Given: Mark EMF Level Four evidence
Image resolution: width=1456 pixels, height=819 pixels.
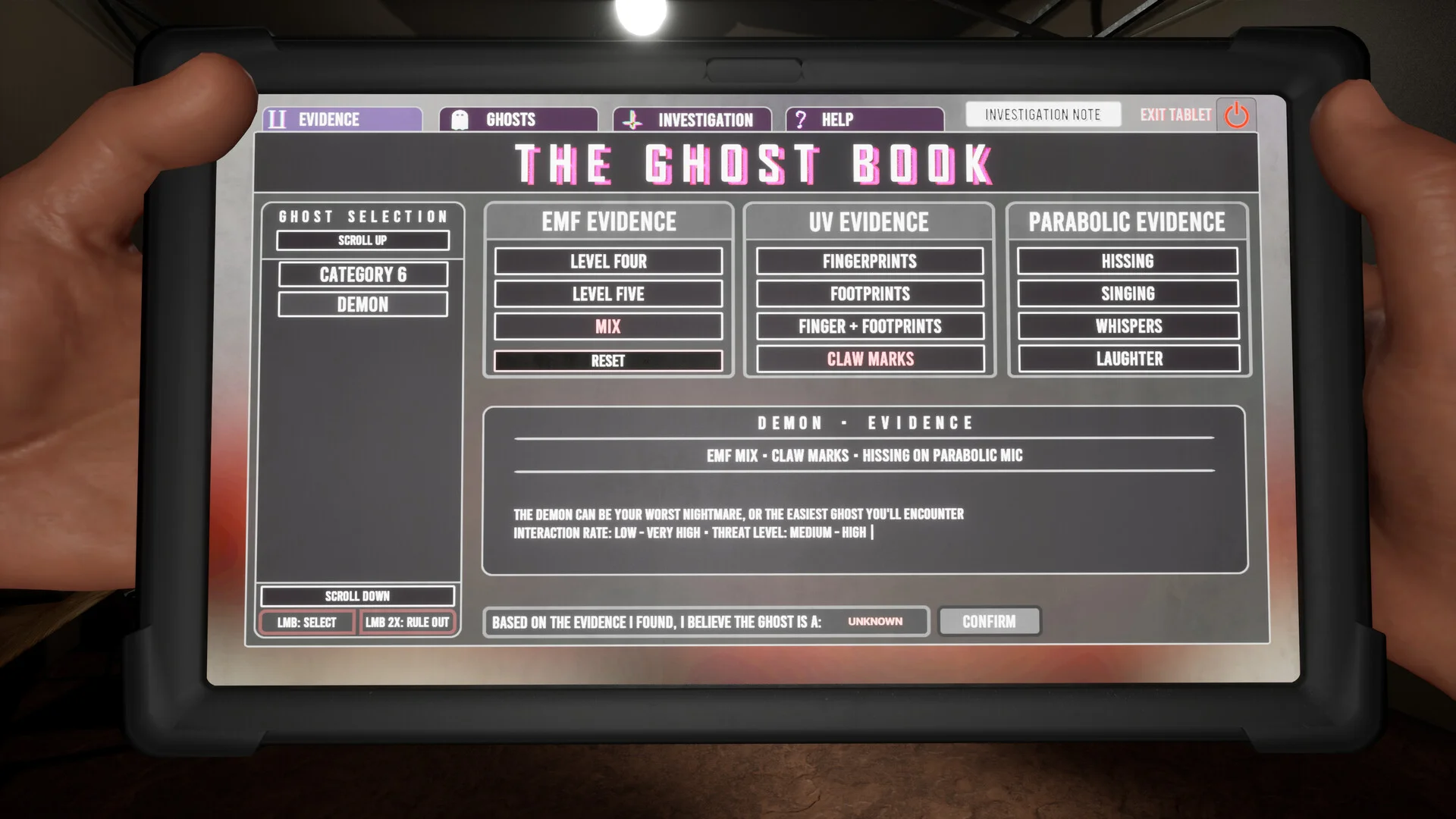Looking at the screenshot, I should coord(608,262).
